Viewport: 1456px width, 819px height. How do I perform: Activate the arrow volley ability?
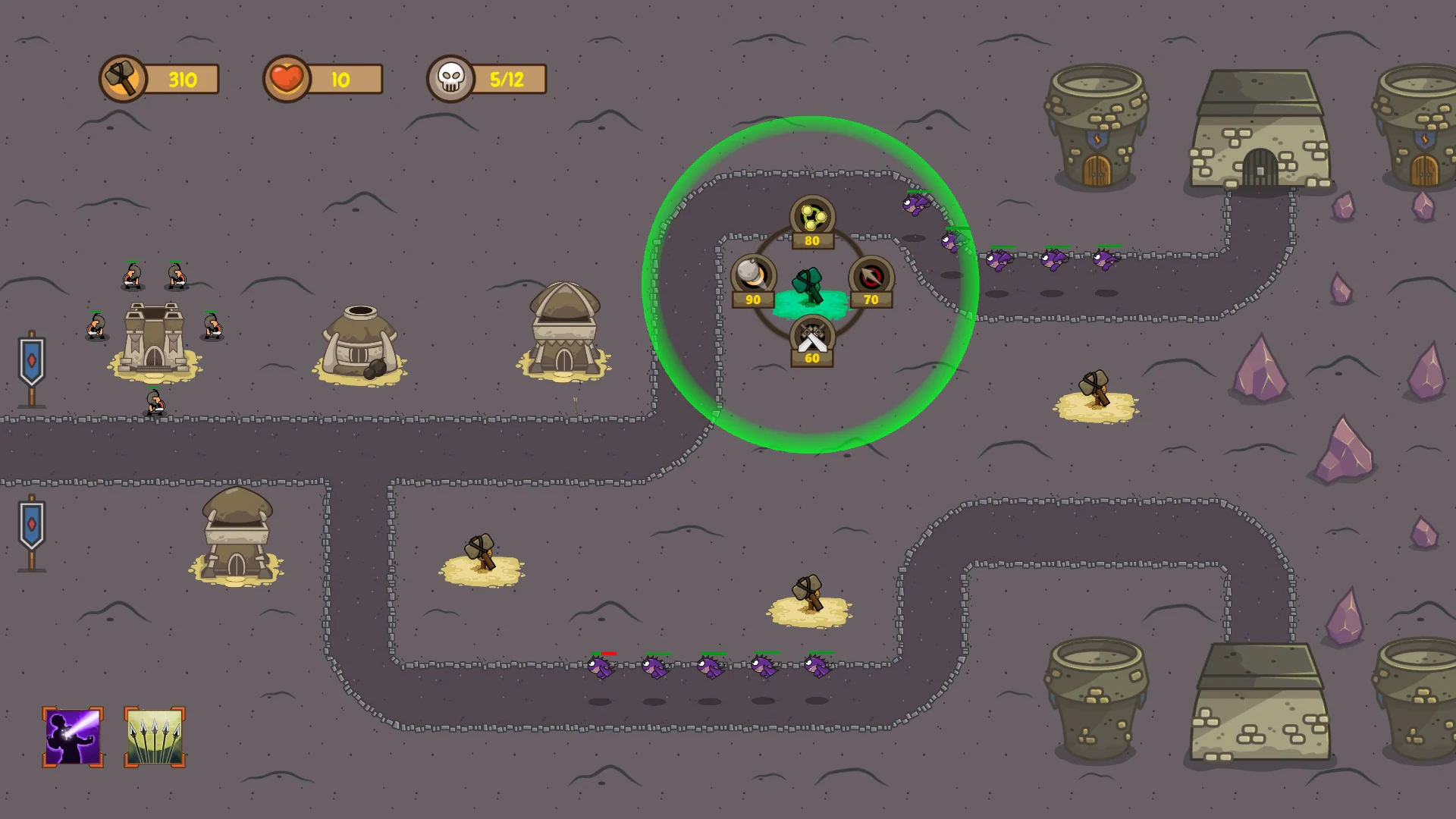(154, 736)
